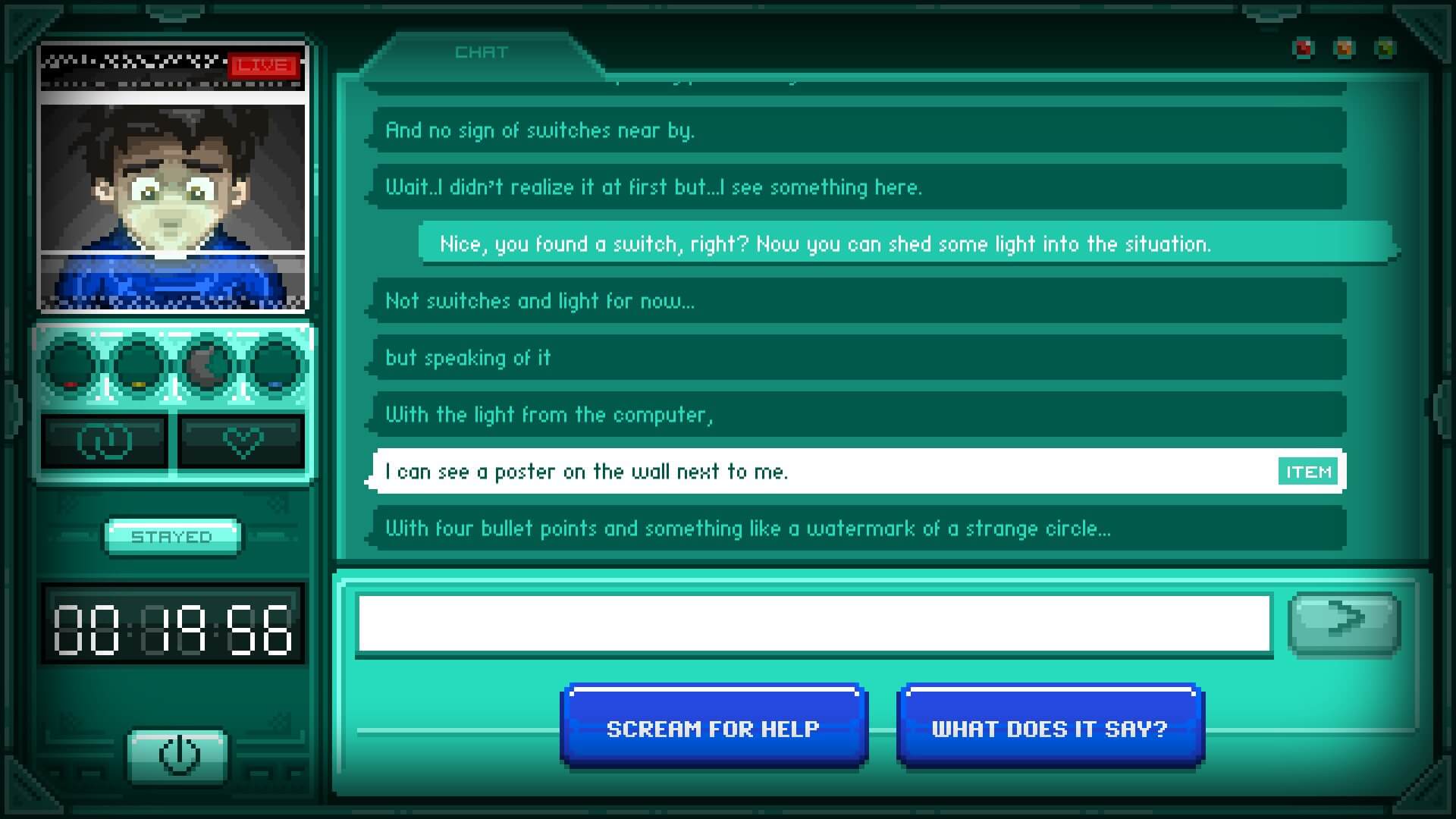Click the interlocked circles icon button
The image size is (1456, 819).
(x=104, y=441)
